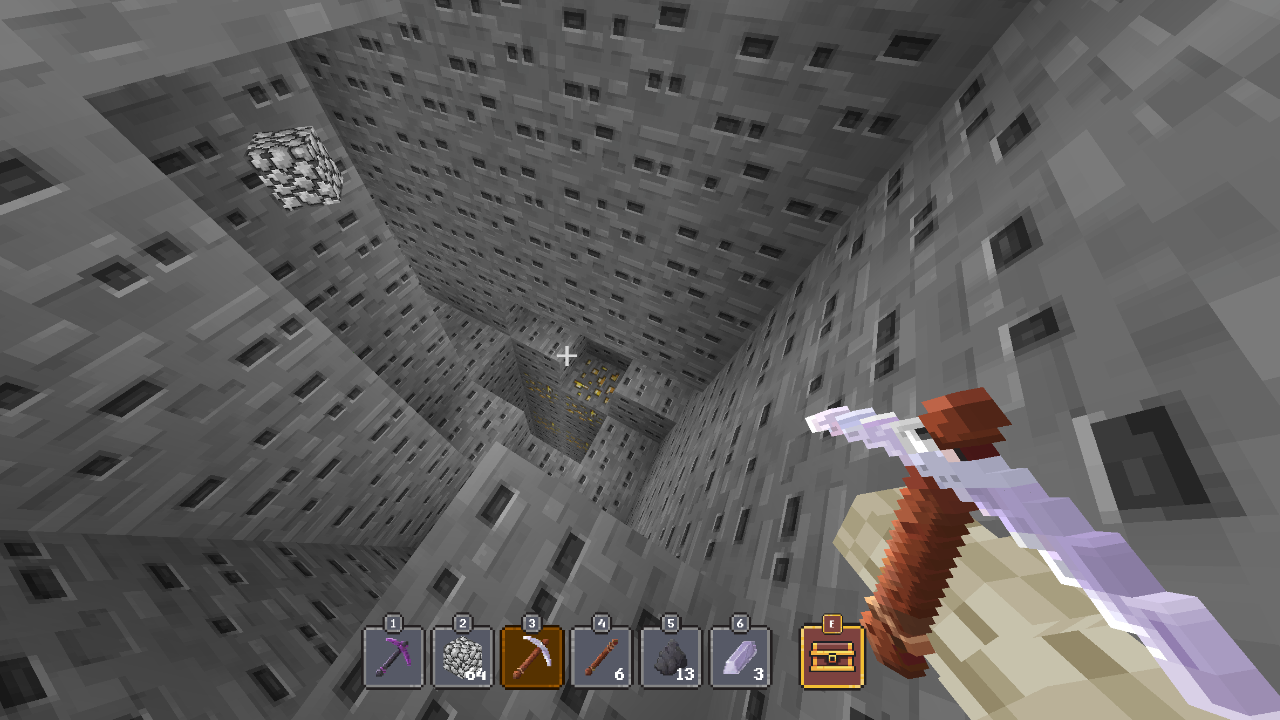
Task: Click the crosshair at screen center
Action: 566,355
